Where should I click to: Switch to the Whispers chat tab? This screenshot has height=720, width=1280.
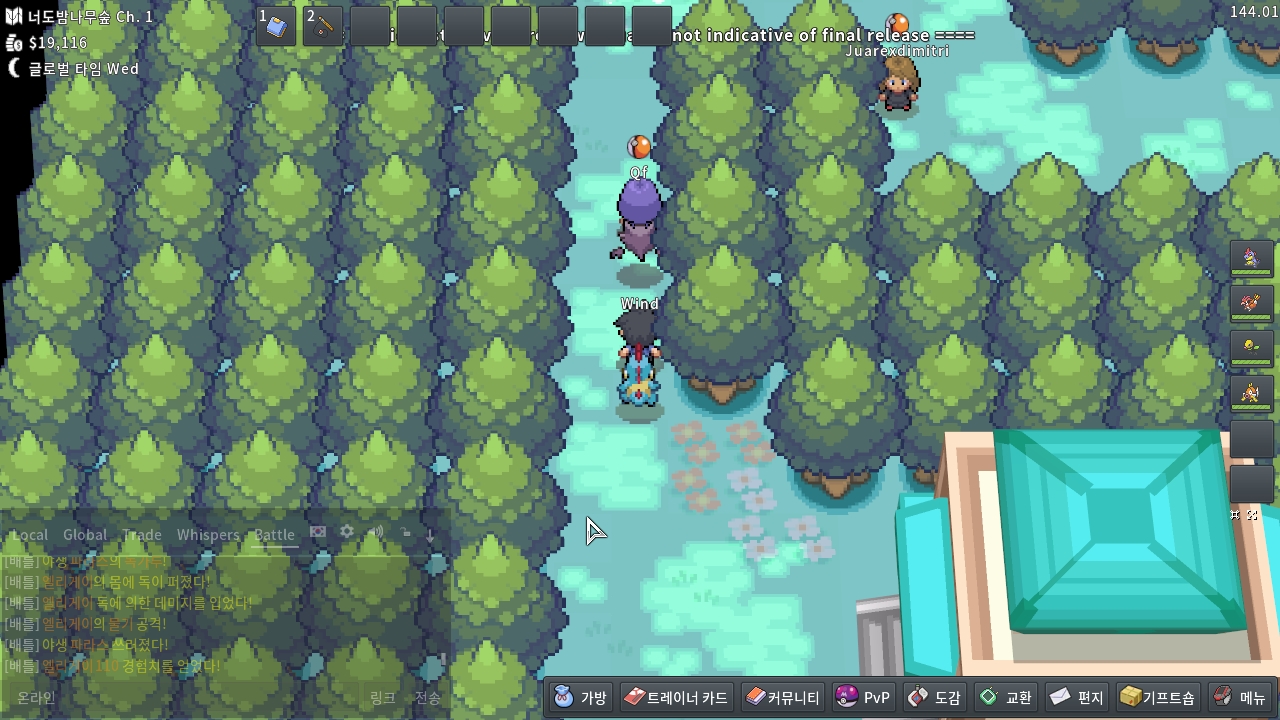[x=208, y=535]
